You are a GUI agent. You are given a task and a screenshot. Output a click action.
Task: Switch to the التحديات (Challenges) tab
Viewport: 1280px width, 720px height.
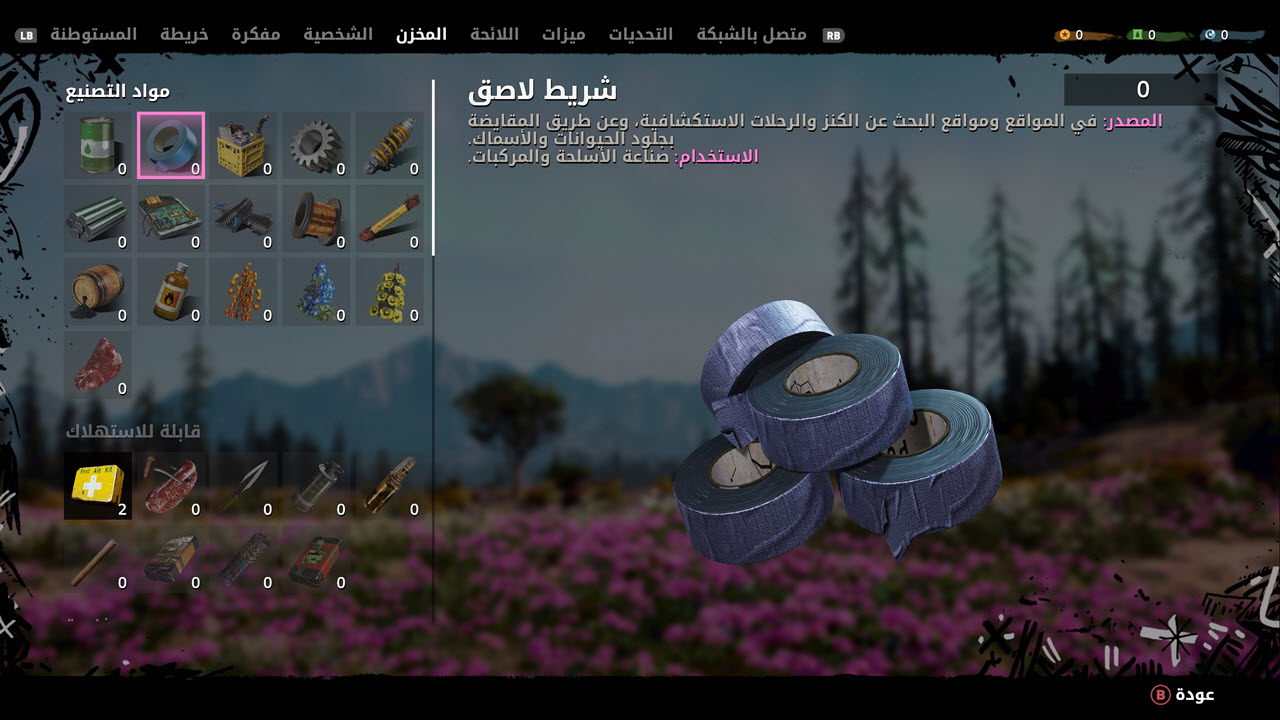[641, 34]
